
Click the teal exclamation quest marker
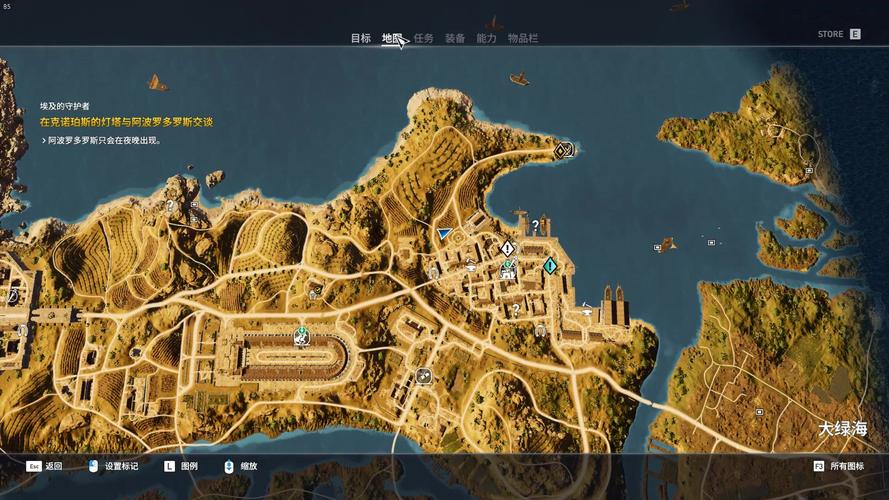pyautogui.click(x=550, y=265)
